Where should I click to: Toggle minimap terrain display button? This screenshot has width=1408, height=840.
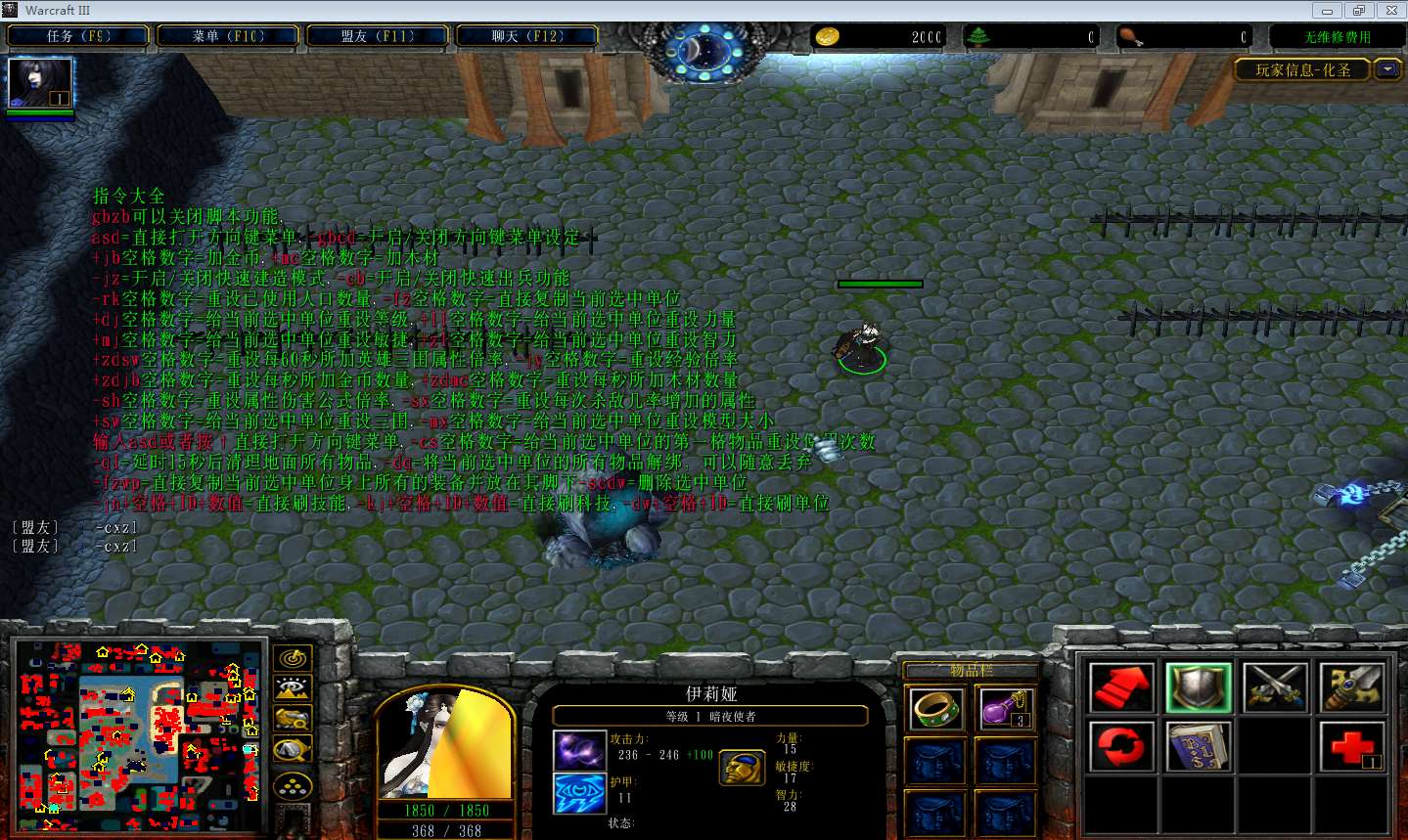(293, 688)
